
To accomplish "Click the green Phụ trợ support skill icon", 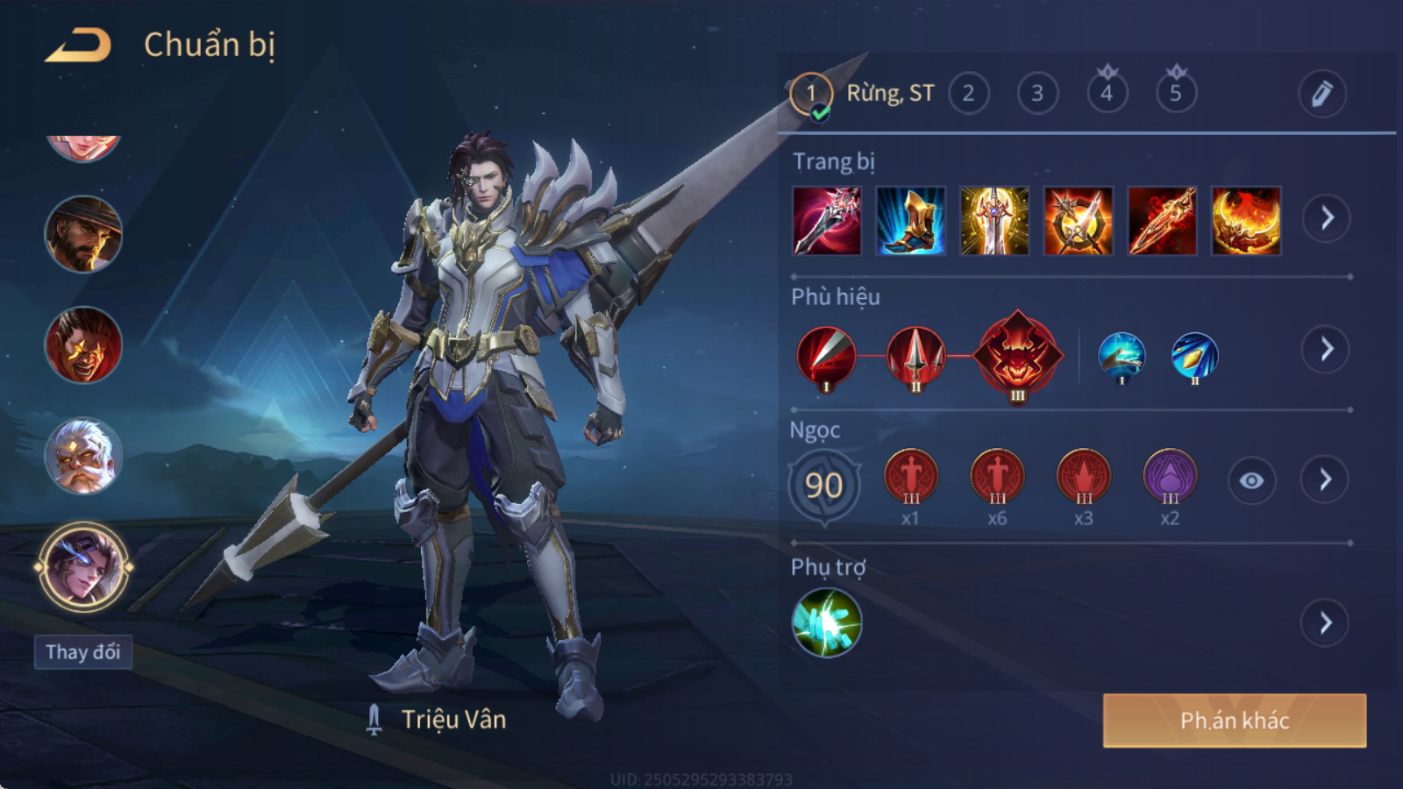I will click(x=827, y=622).
